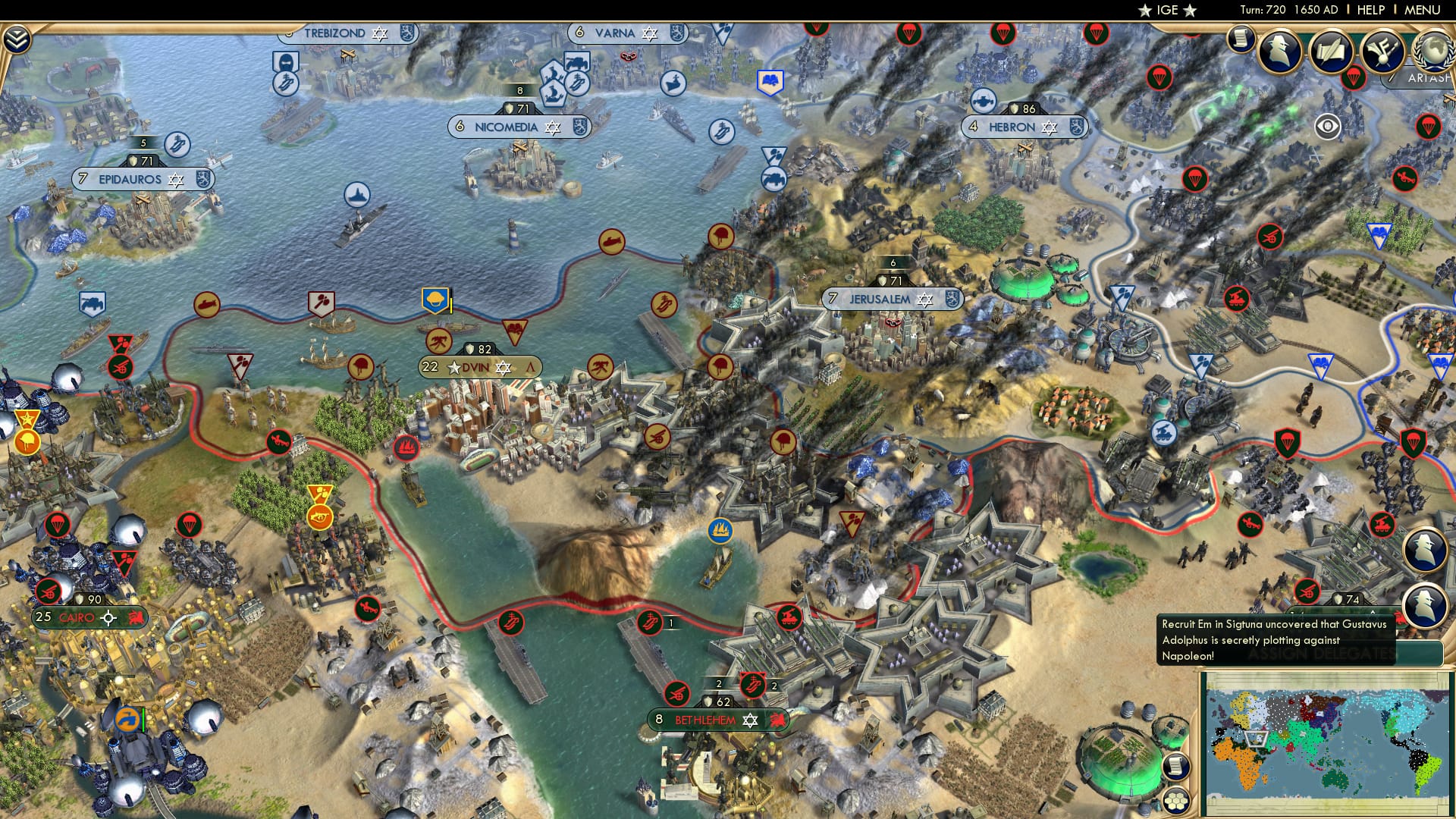
Task: Click the eye notification icon near Hebron
Action: 1326,126
